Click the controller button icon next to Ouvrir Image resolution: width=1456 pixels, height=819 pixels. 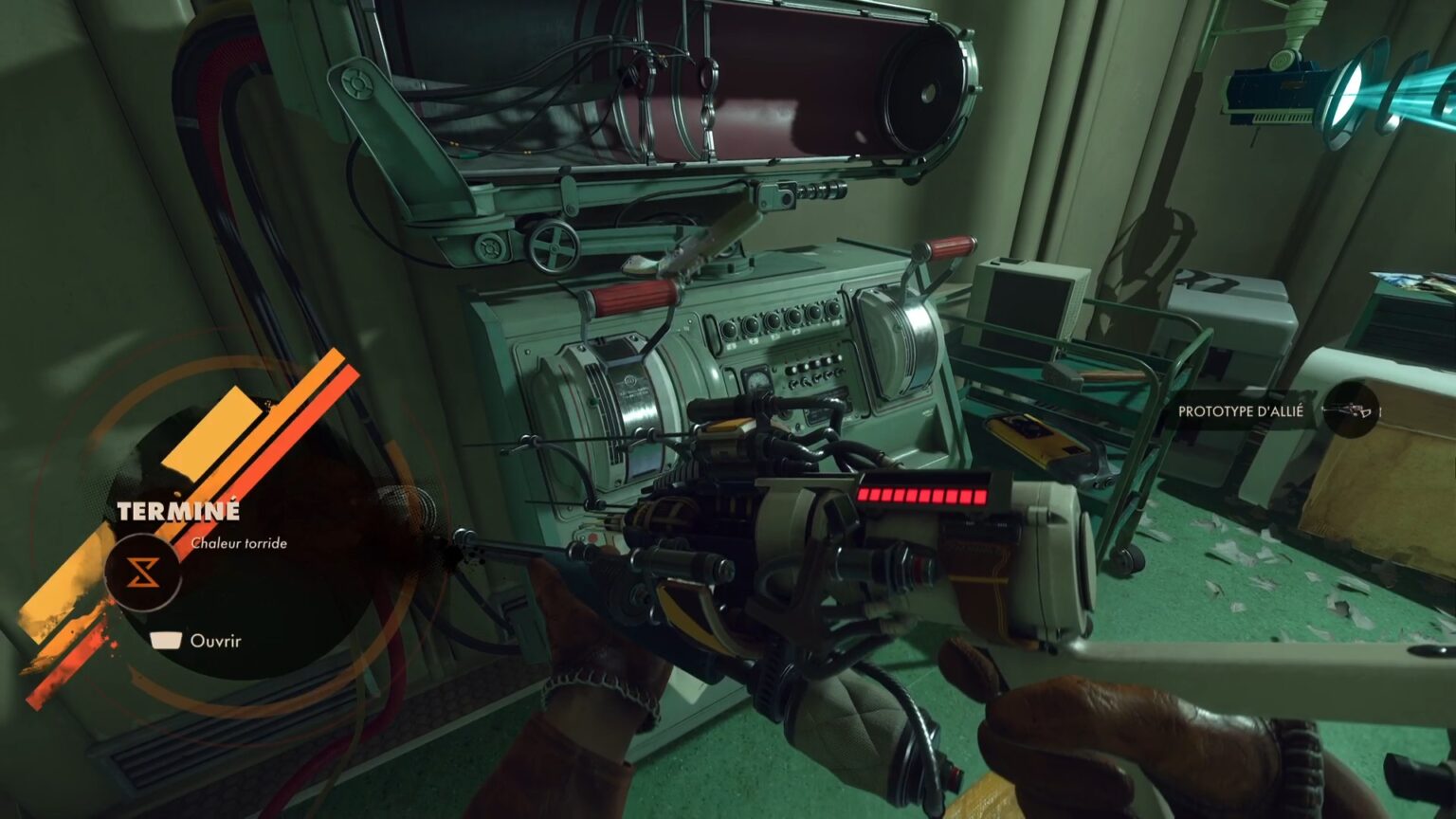click(x=165, y=641)
